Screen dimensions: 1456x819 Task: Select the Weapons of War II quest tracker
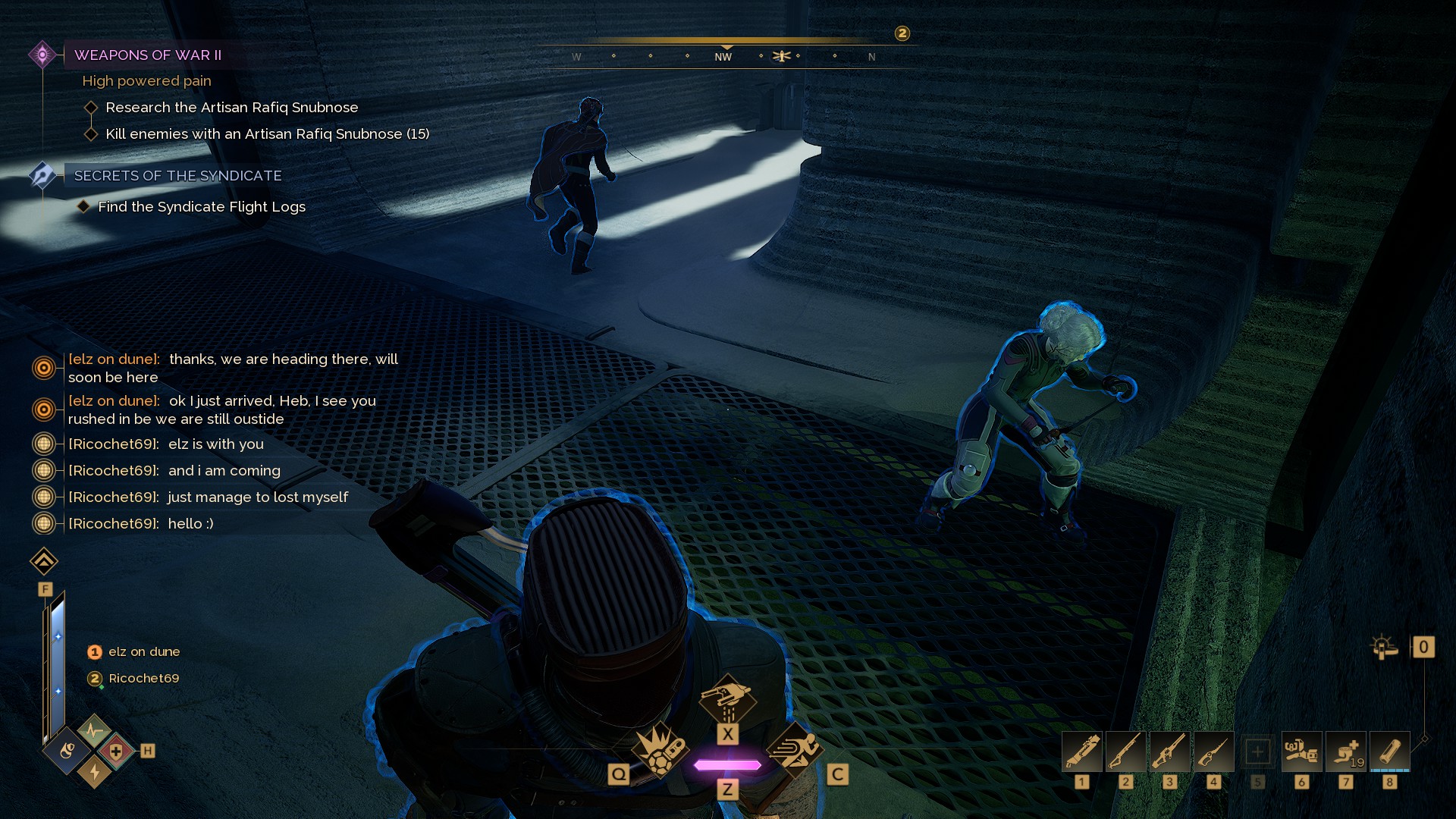148,55
